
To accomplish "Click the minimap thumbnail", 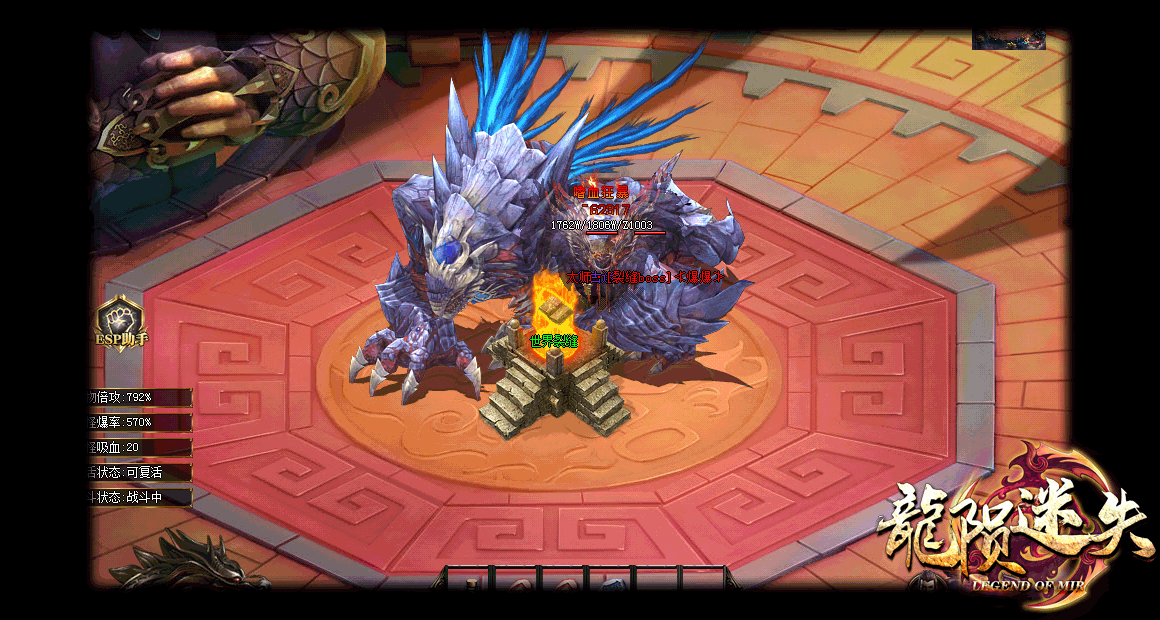I will point(1008,40).
